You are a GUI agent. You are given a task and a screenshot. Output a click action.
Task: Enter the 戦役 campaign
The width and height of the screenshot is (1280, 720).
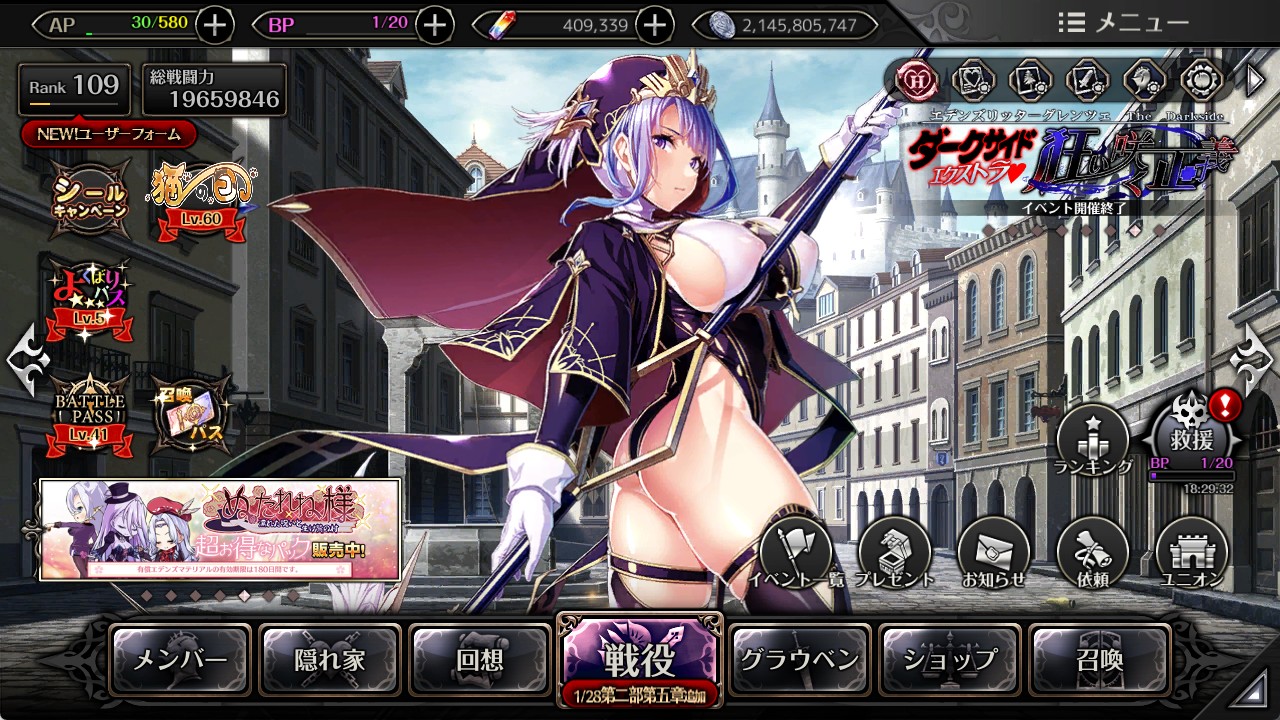pyautogui.click(x=640, y=658)
